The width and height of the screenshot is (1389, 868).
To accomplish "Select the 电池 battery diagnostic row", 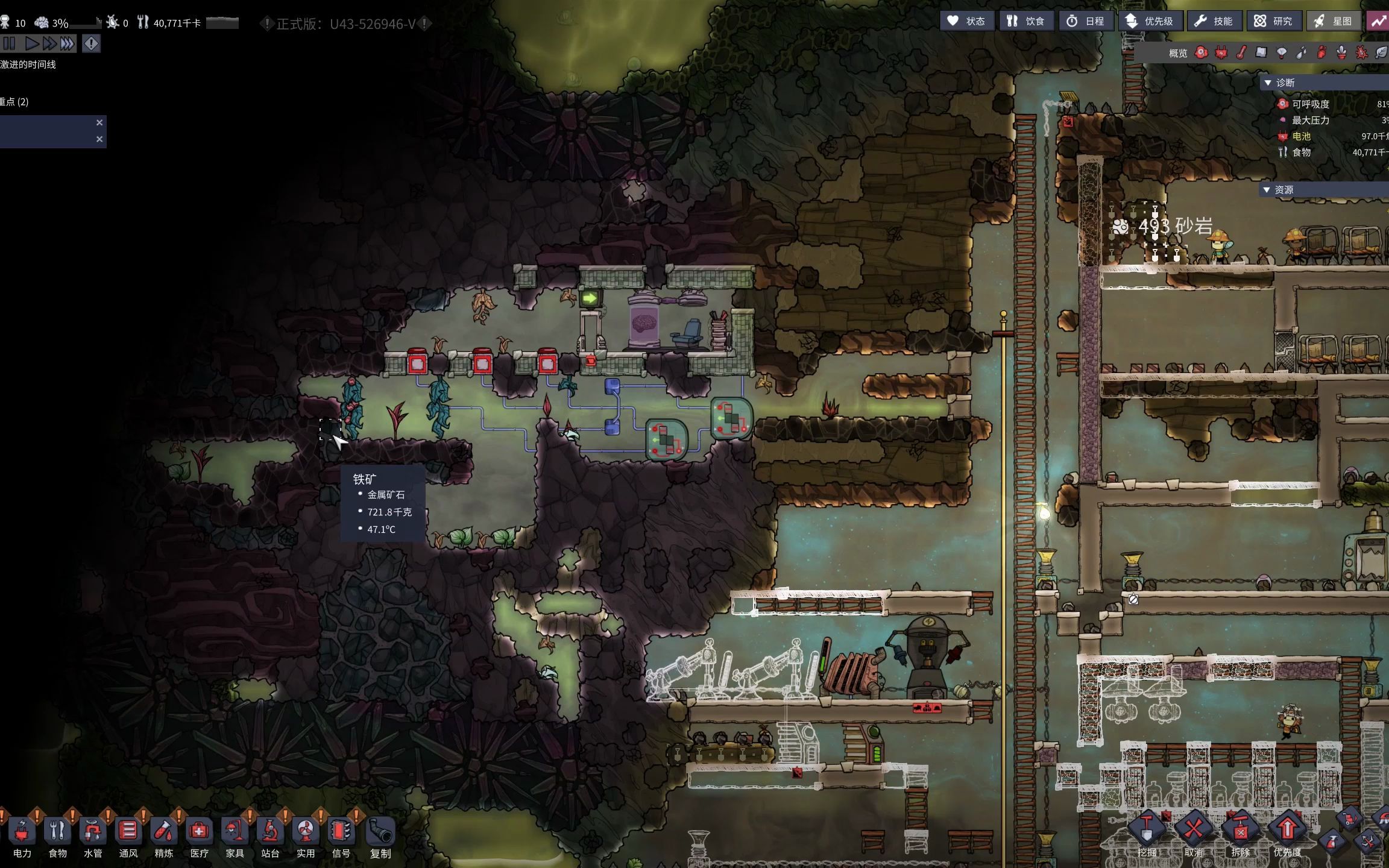I will pos(1302,136).
